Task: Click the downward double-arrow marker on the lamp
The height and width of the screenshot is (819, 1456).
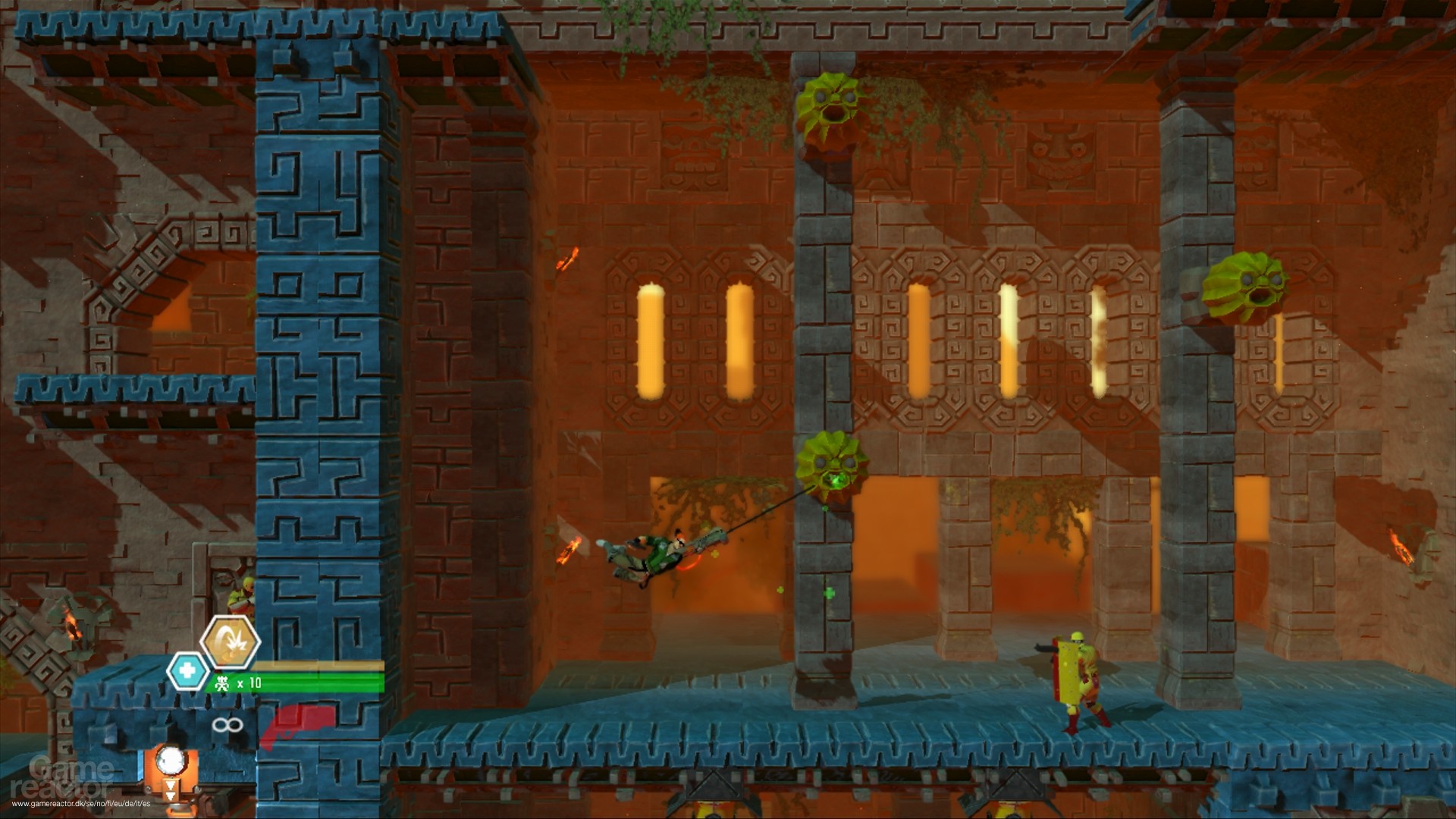Action: coord(171,790)
